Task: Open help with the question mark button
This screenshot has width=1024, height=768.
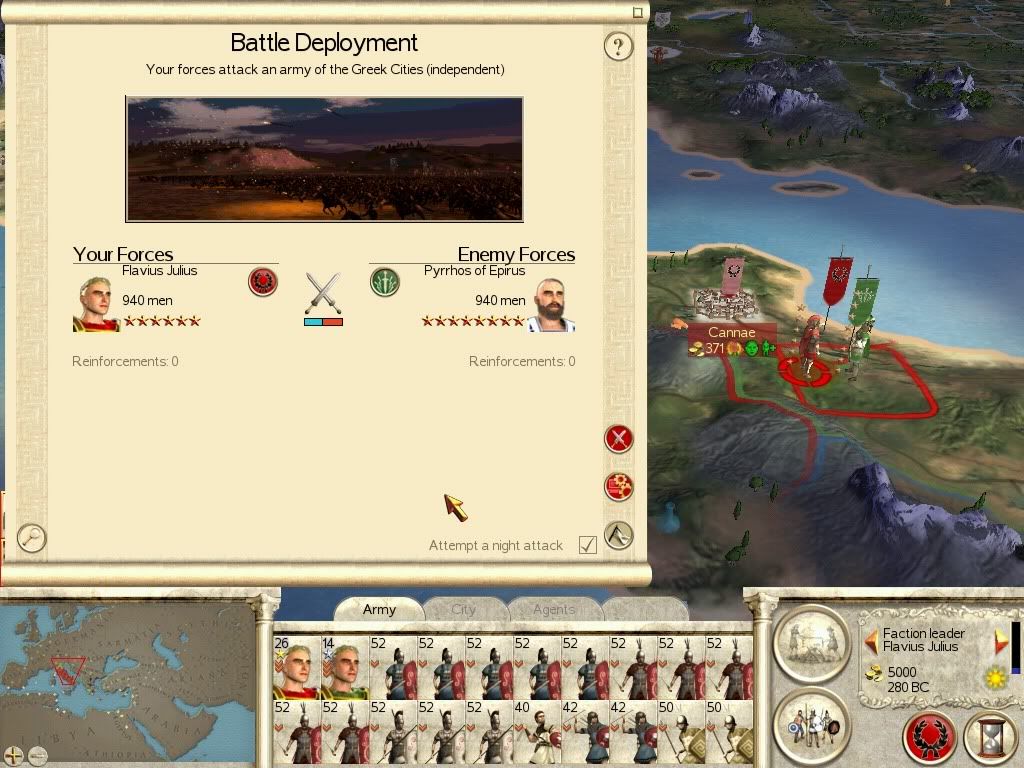Action: (619, 46)
